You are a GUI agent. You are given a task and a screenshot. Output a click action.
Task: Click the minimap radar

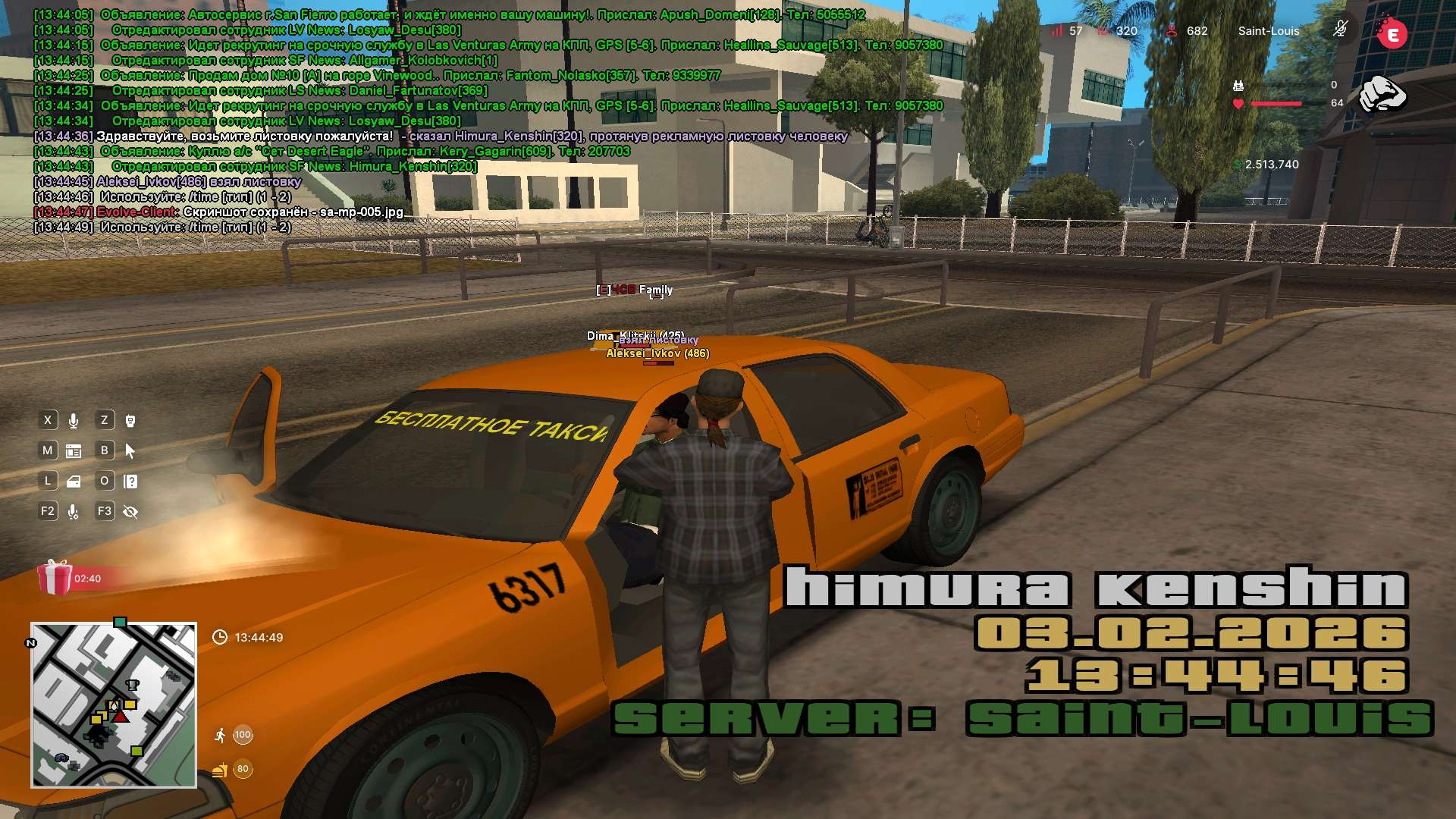pyautogui.click(x=114, y=705)
